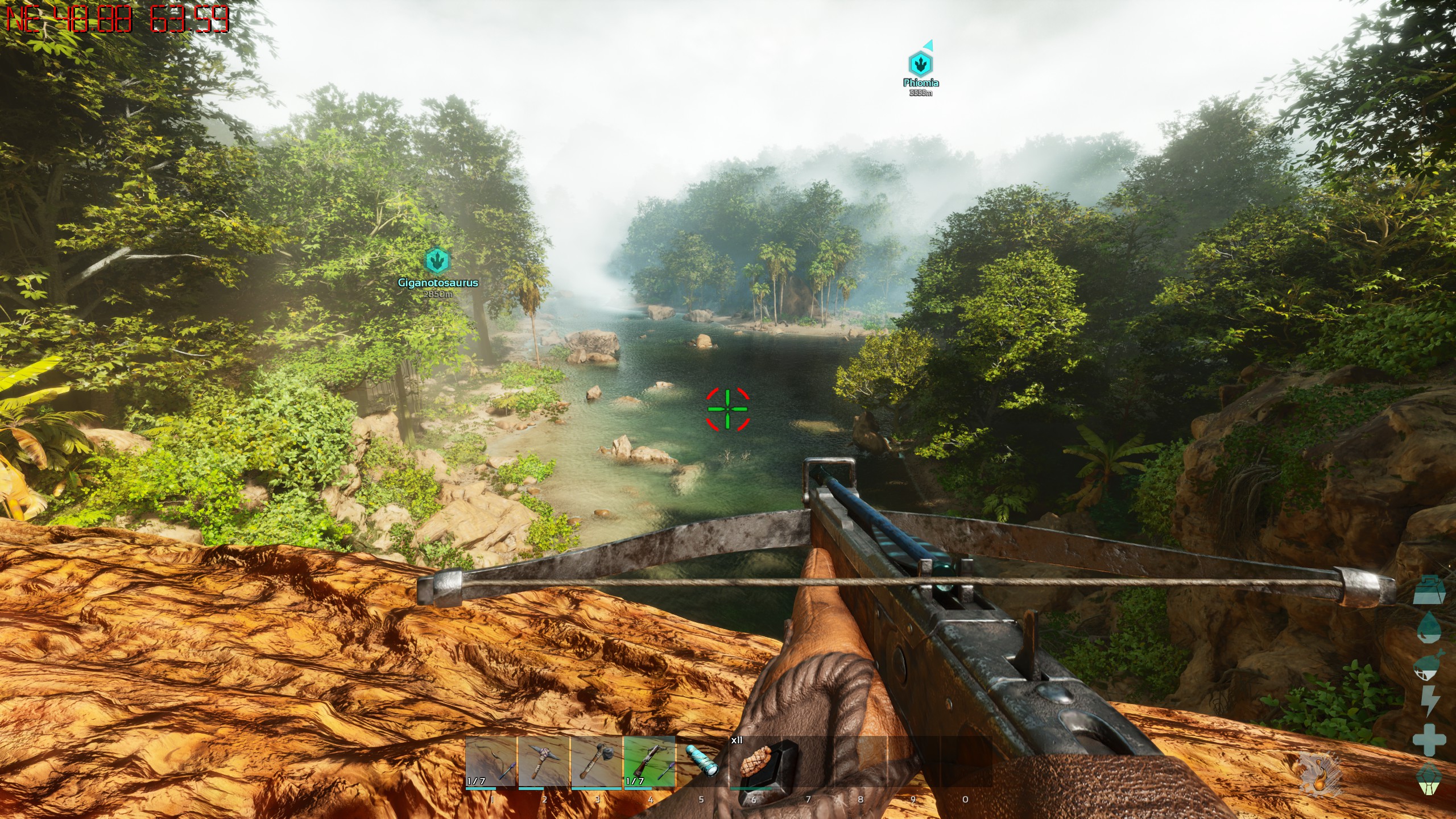Select the highlighted crossbow hotbar slot
The width and height of the screenshot is (1456, 819).
(649, 762)
